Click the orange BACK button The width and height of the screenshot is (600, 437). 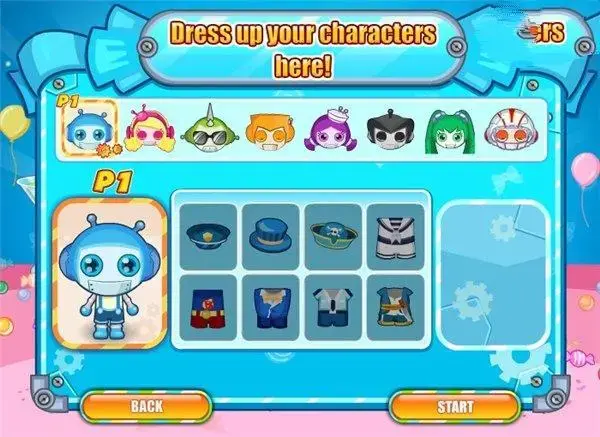coord(146,406)
